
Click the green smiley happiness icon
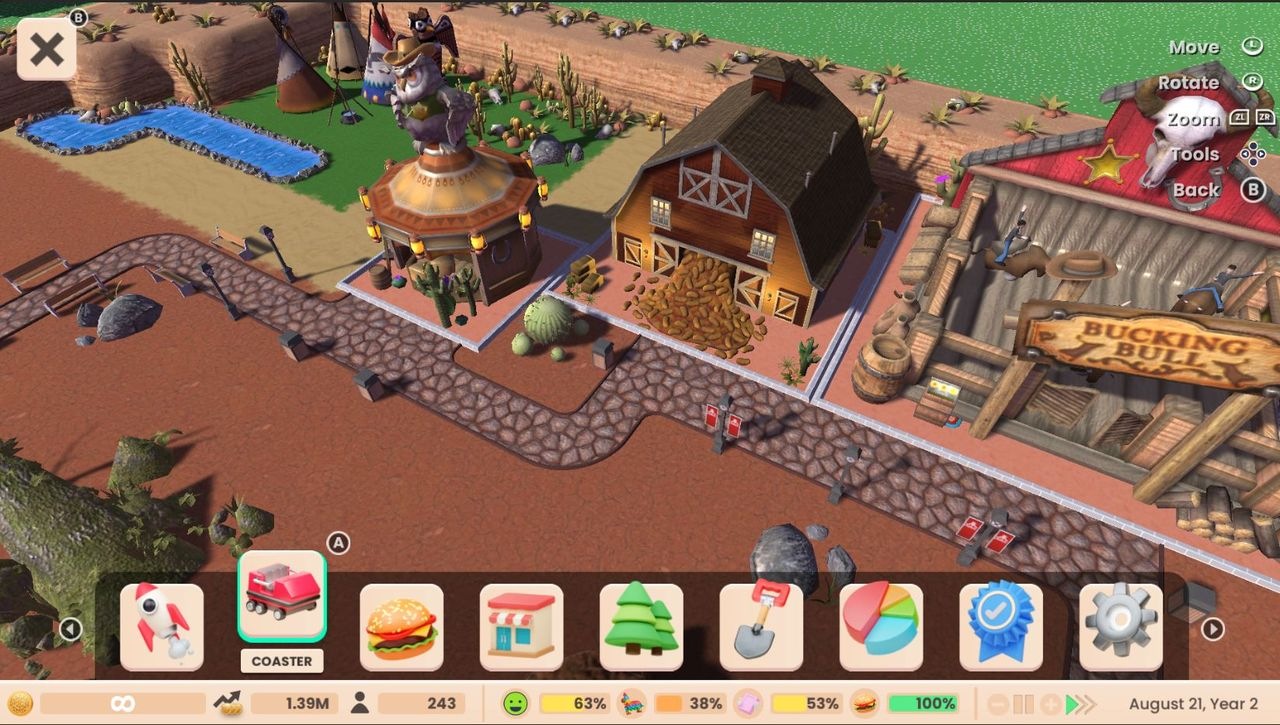click(515, 703)
